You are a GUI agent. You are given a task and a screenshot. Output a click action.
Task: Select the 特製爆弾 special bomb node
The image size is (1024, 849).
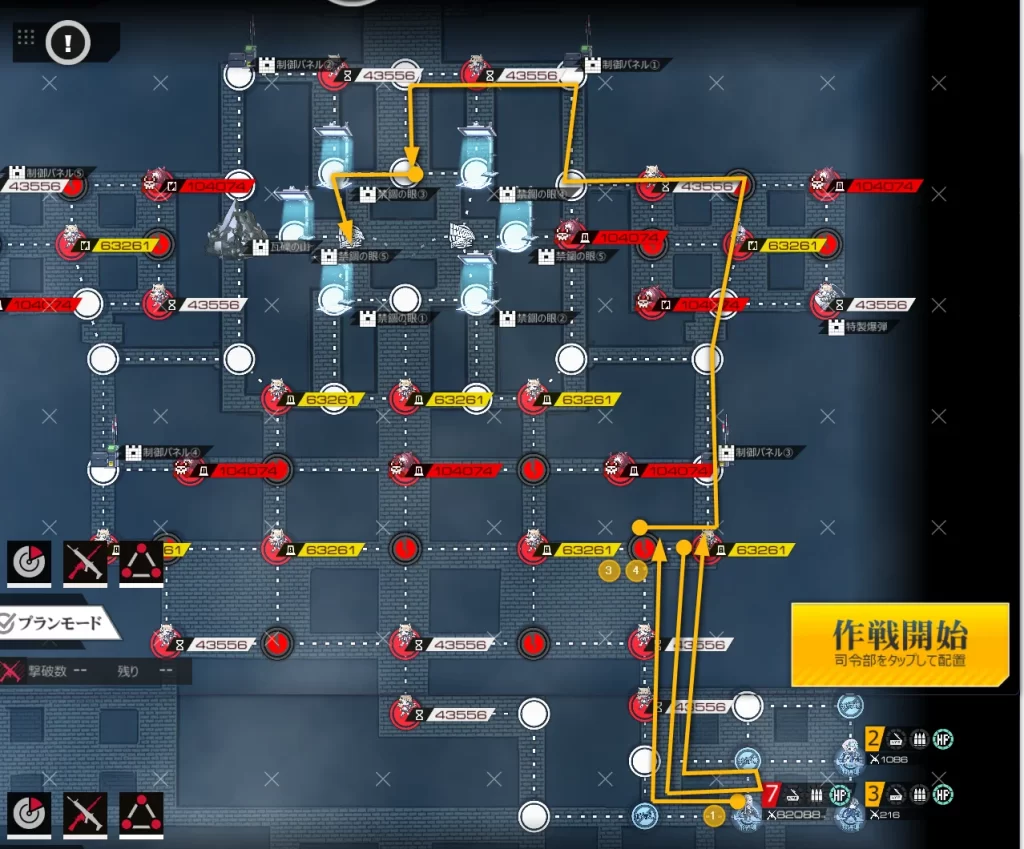coord(825,299)
